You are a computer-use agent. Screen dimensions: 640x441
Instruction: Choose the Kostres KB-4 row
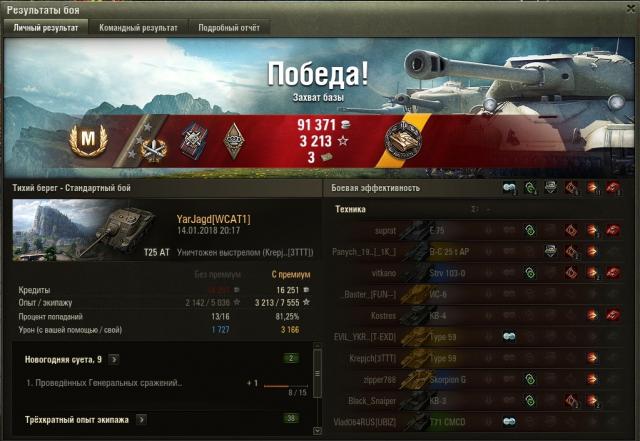point(480,315)
